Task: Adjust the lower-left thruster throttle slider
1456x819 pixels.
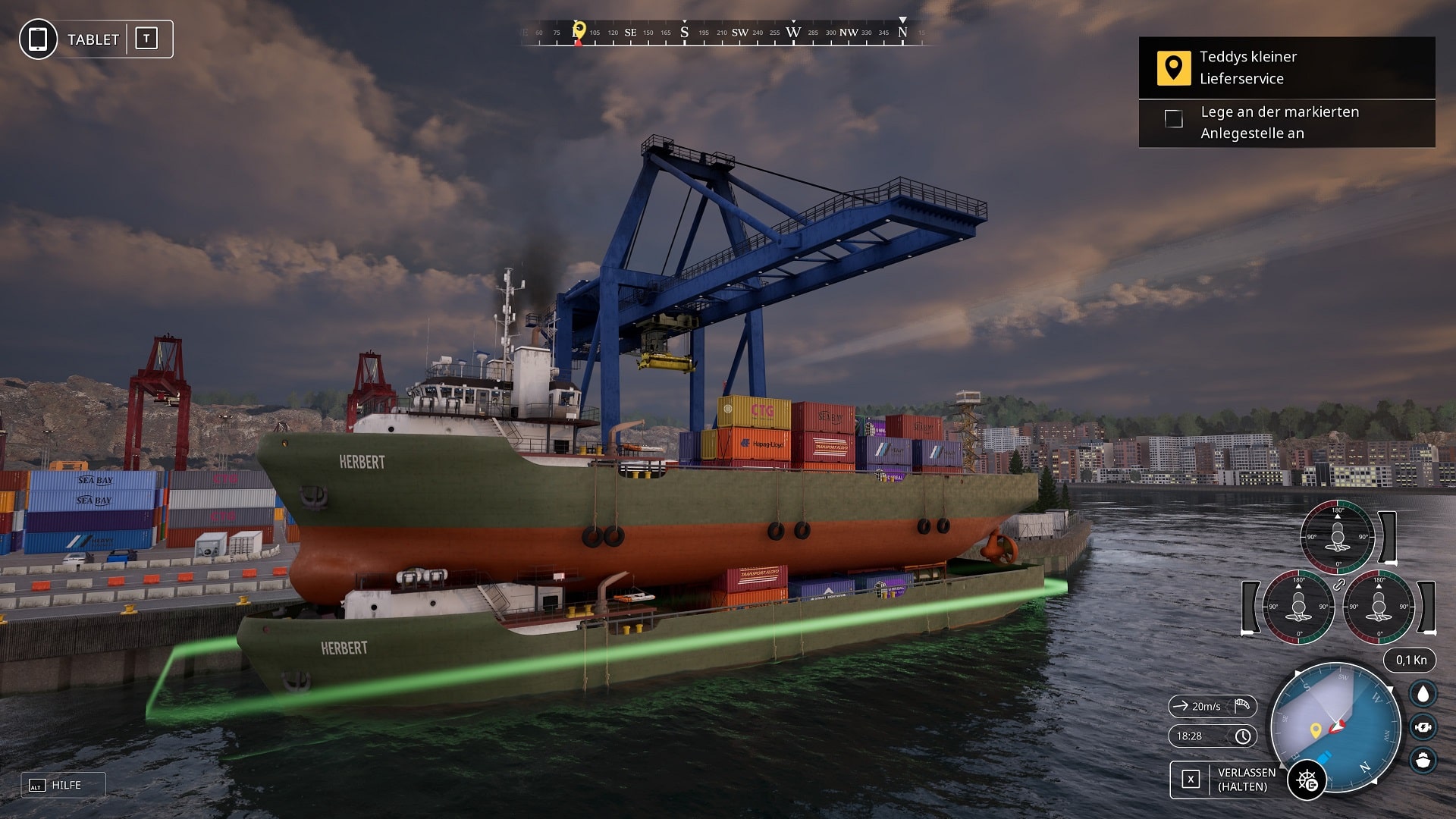Action: pyautogui.click(x=1250, y=607)
